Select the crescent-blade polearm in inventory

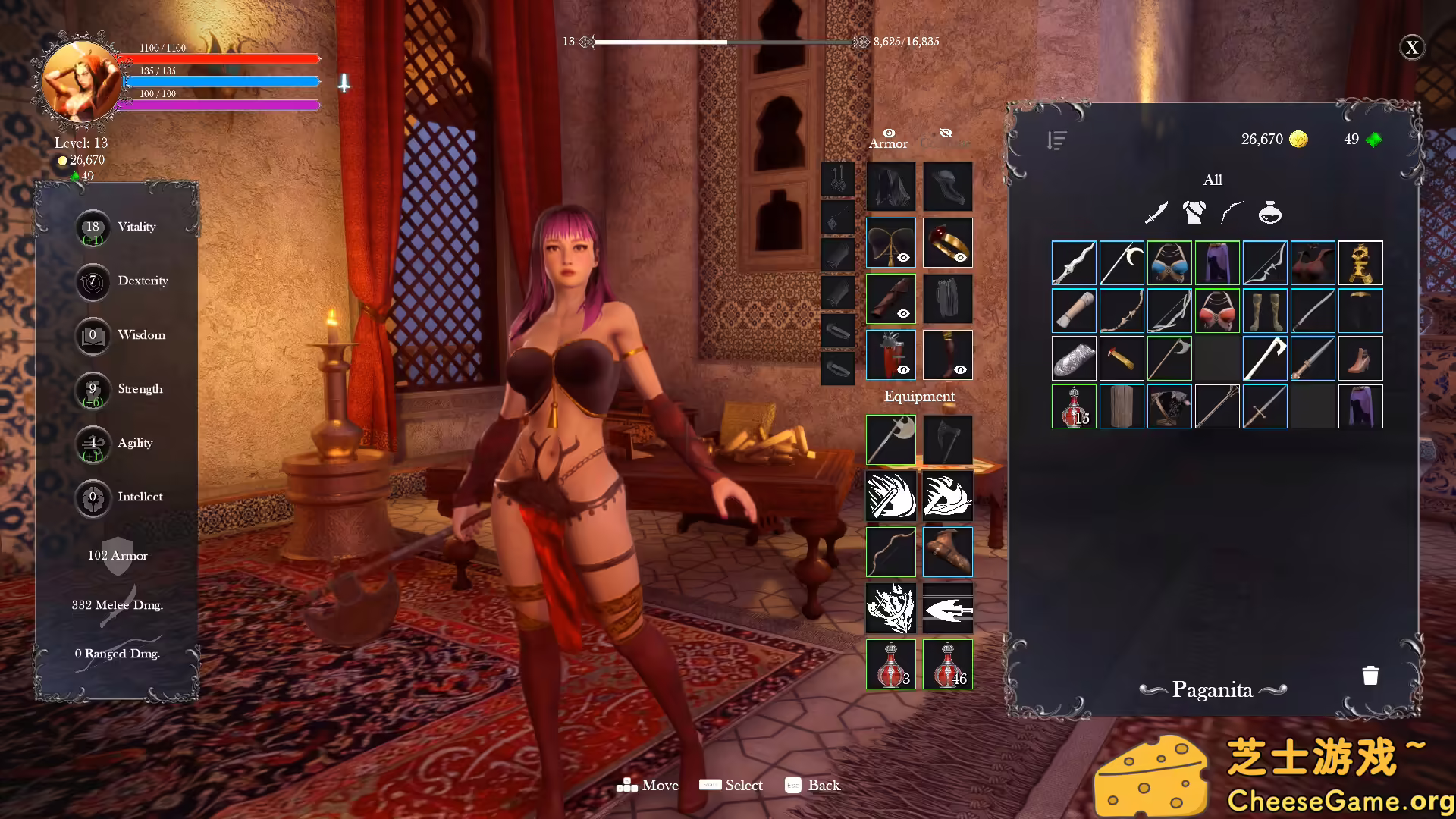1122,263
